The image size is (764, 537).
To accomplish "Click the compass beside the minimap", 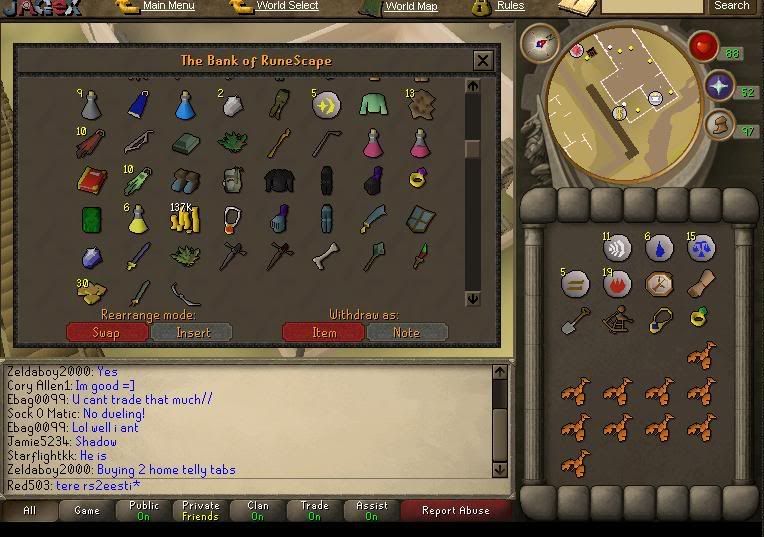I will pos(540,43).
